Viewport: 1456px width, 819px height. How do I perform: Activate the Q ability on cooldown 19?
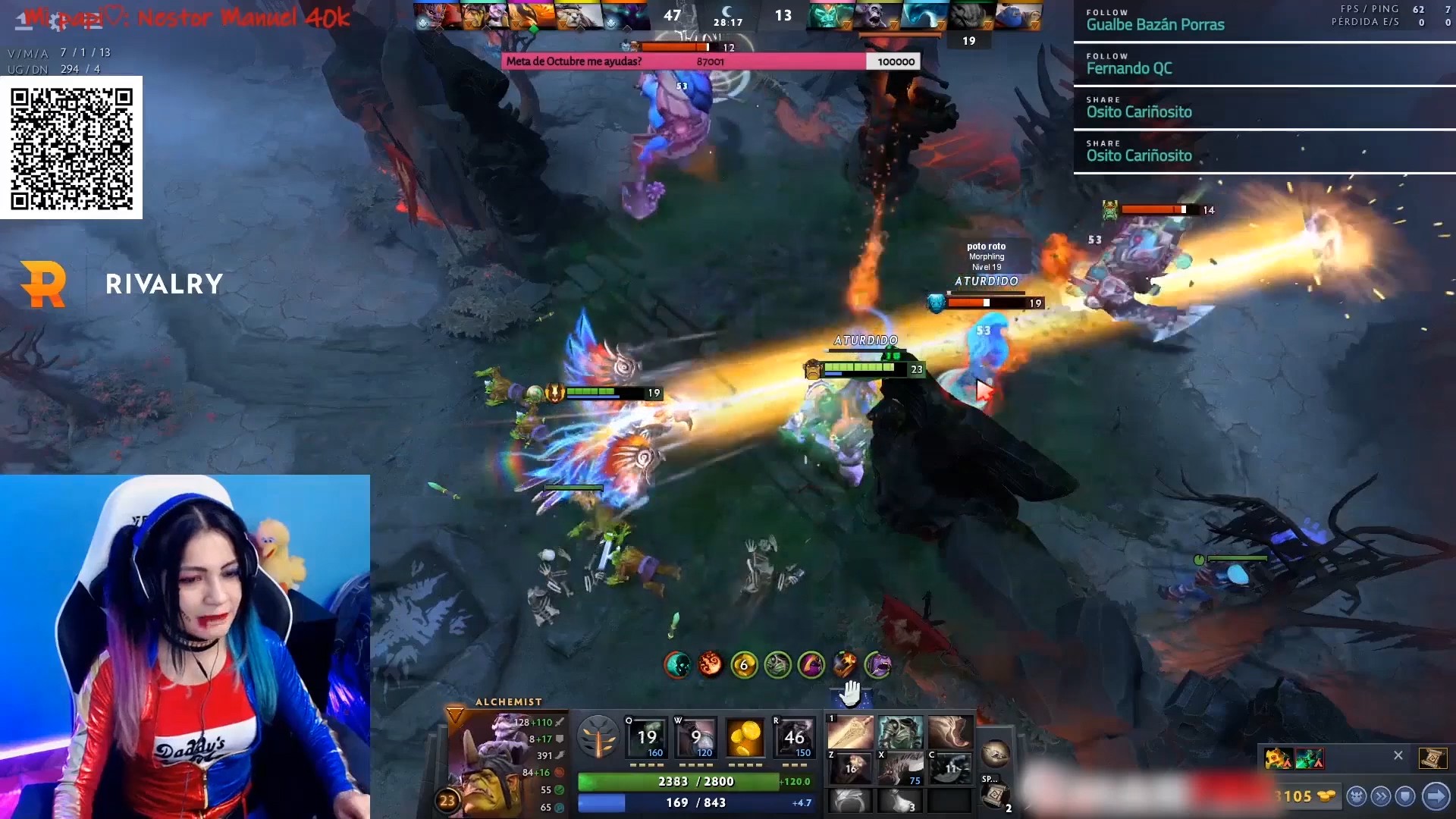pyautogui.click(x=646, y=737)
